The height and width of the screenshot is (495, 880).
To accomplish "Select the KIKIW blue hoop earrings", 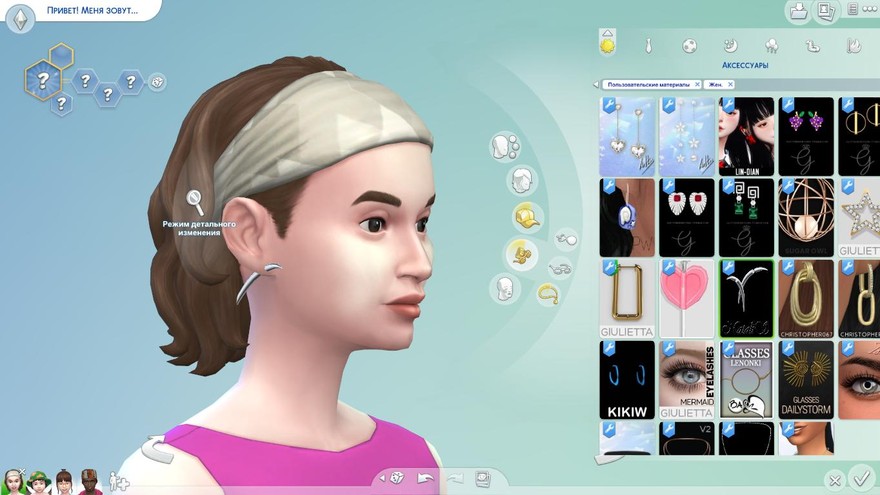I will (627, 380).
